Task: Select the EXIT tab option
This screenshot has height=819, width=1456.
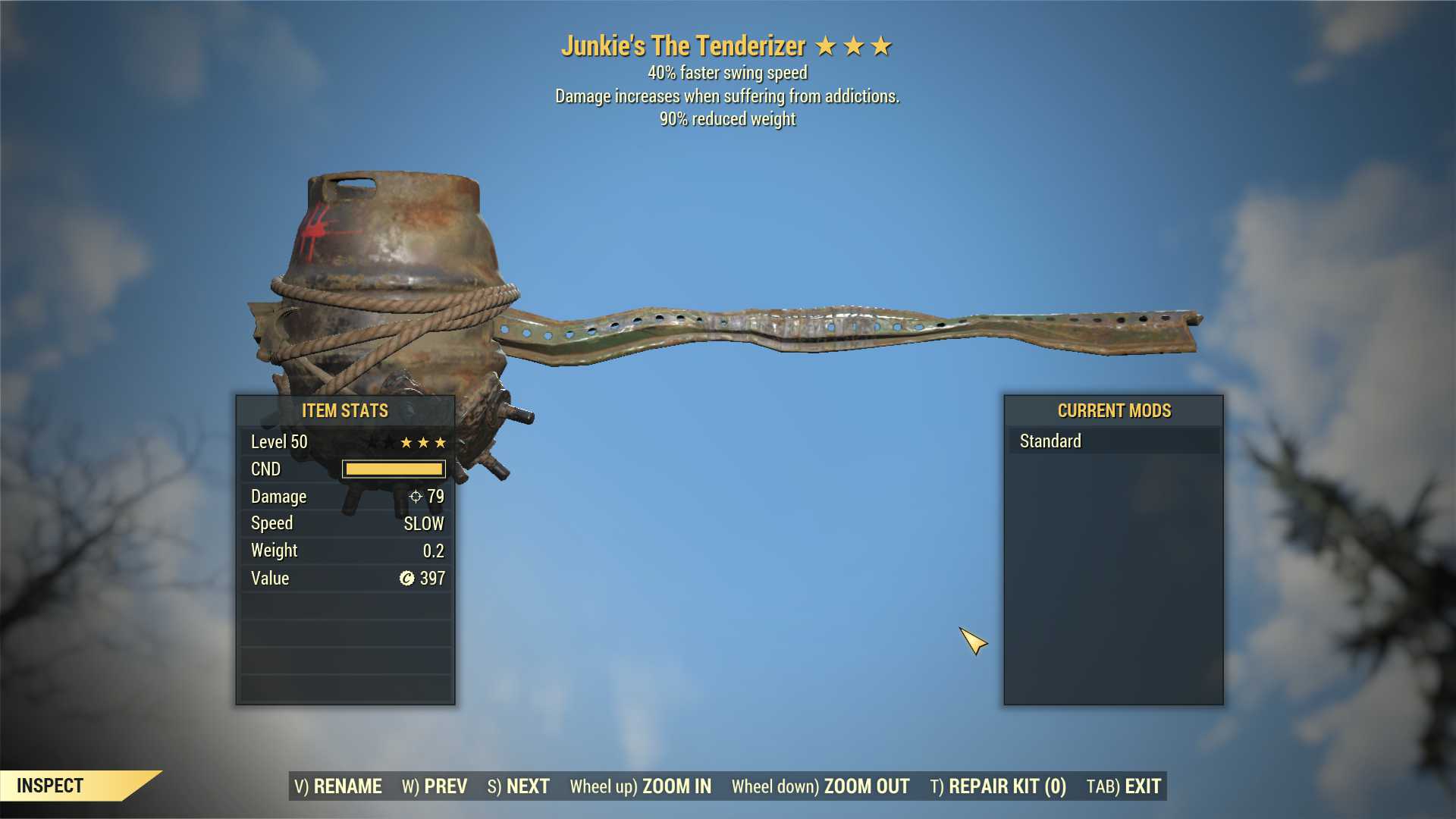Action: [x=1137, y=786]
